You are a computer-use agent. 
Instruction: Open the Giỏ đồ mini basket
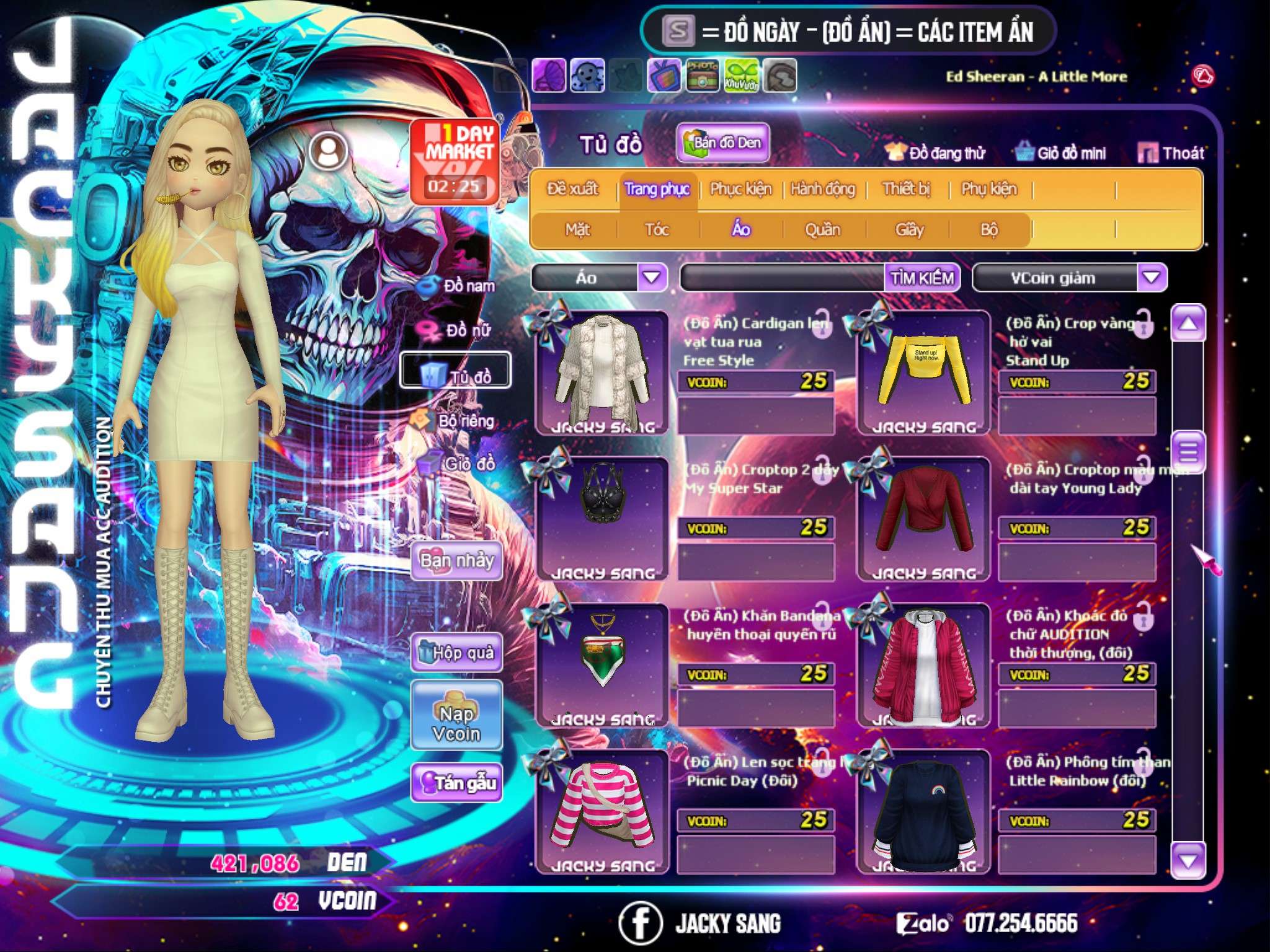(1061, 153)
